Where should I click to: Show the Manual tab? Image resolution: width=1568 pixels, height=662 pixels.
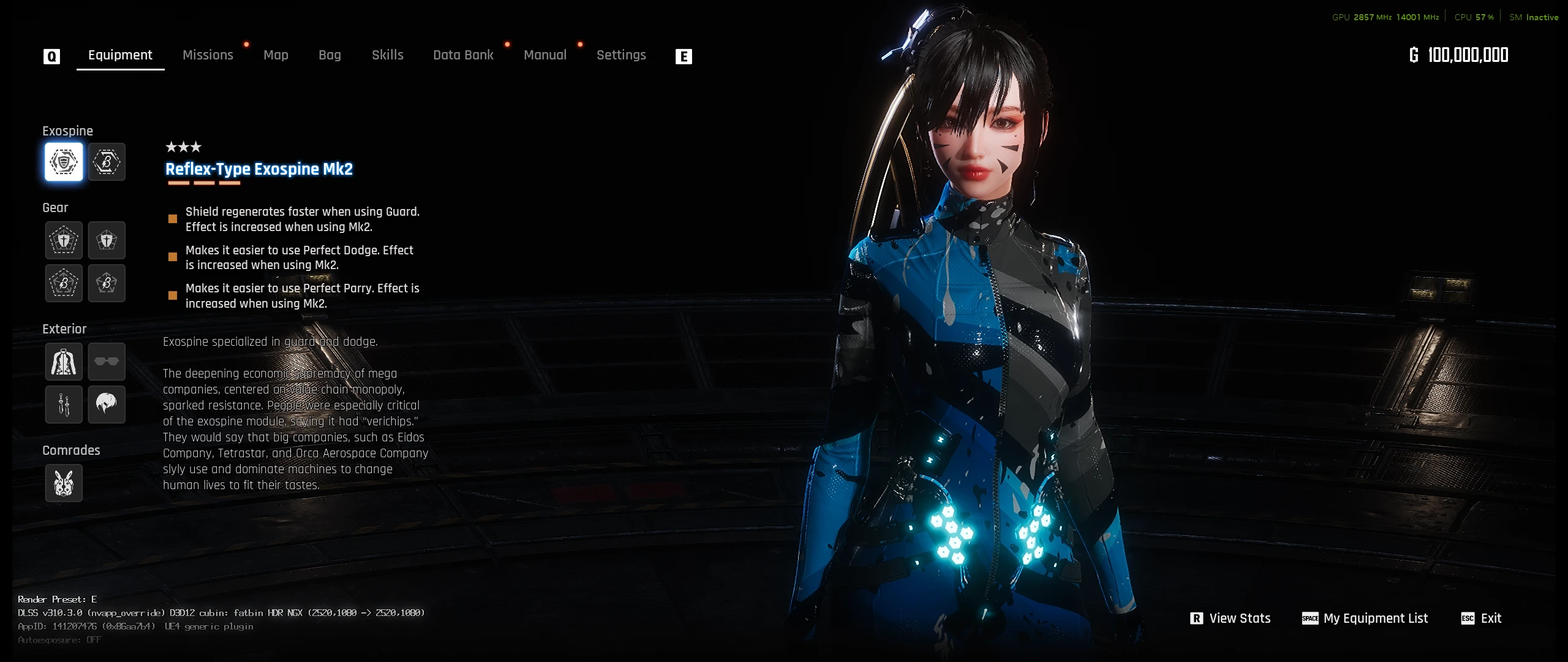[x=545, y=55]
